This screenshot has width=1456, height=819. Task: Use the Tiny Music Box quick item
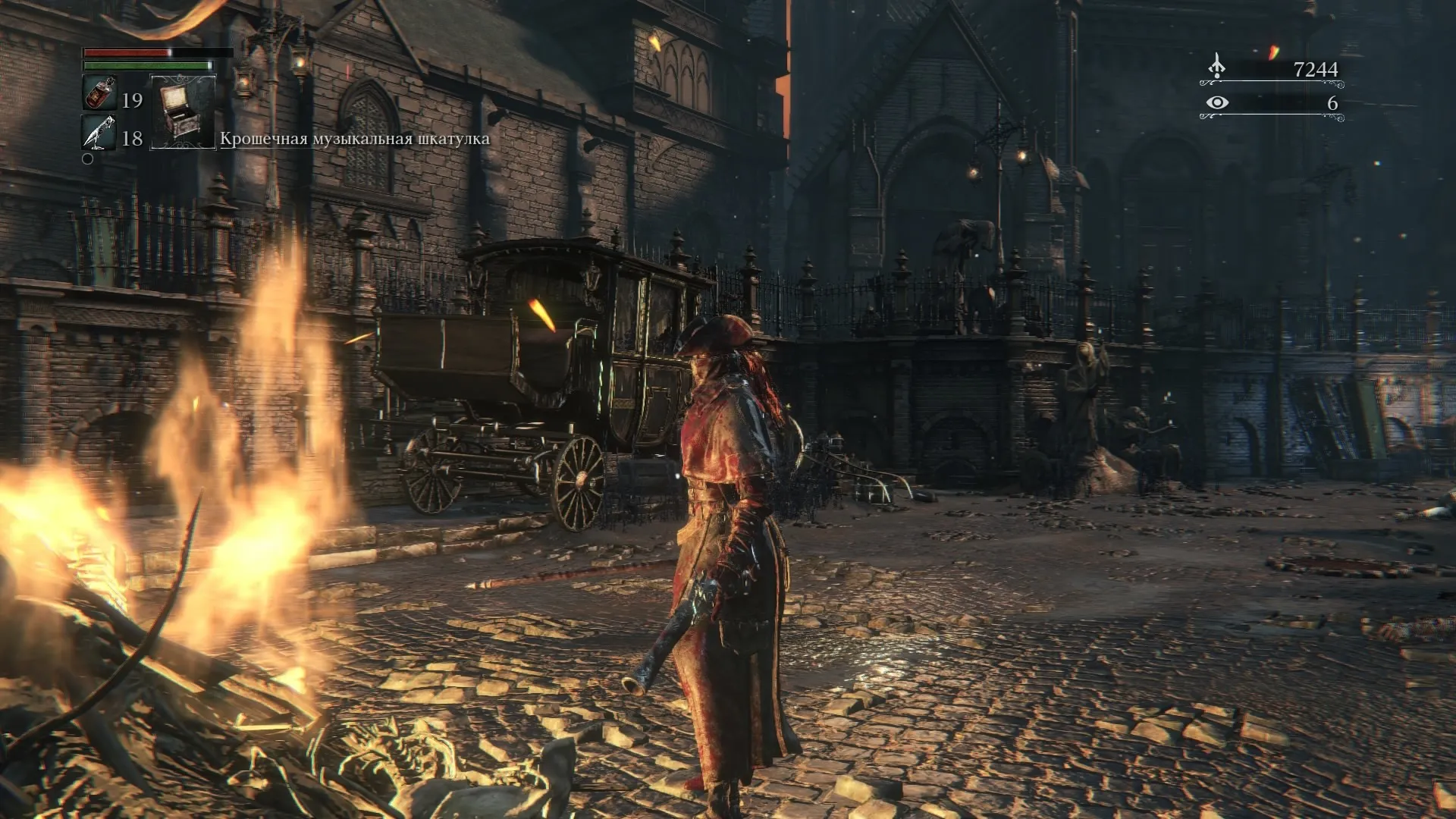pos(183,111)
